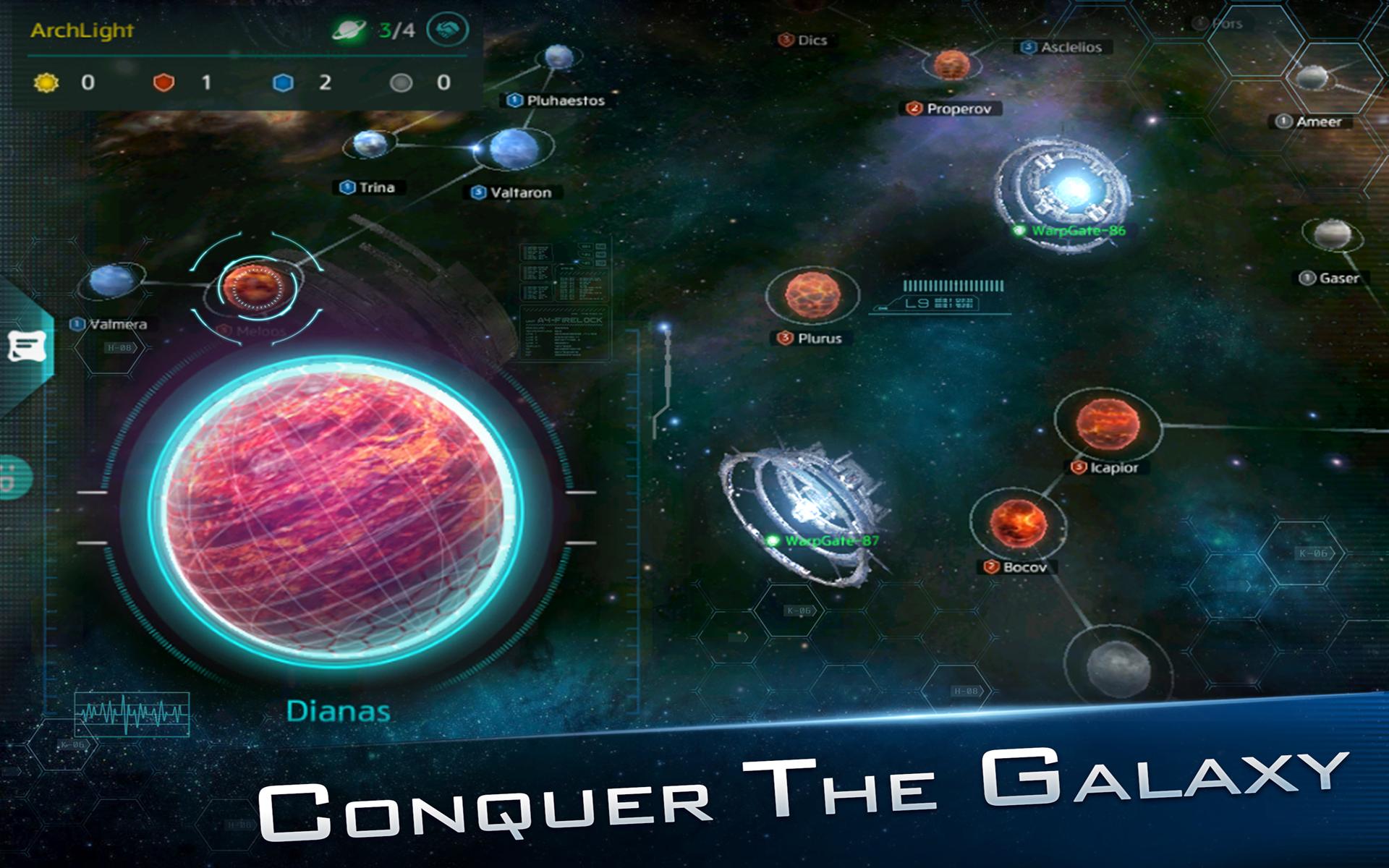Image resolution: width=1389 pixels, height=868 pixels.
Task: Click the red badge next to Properov
Action: pyautogui.click(x=914, y=107)
